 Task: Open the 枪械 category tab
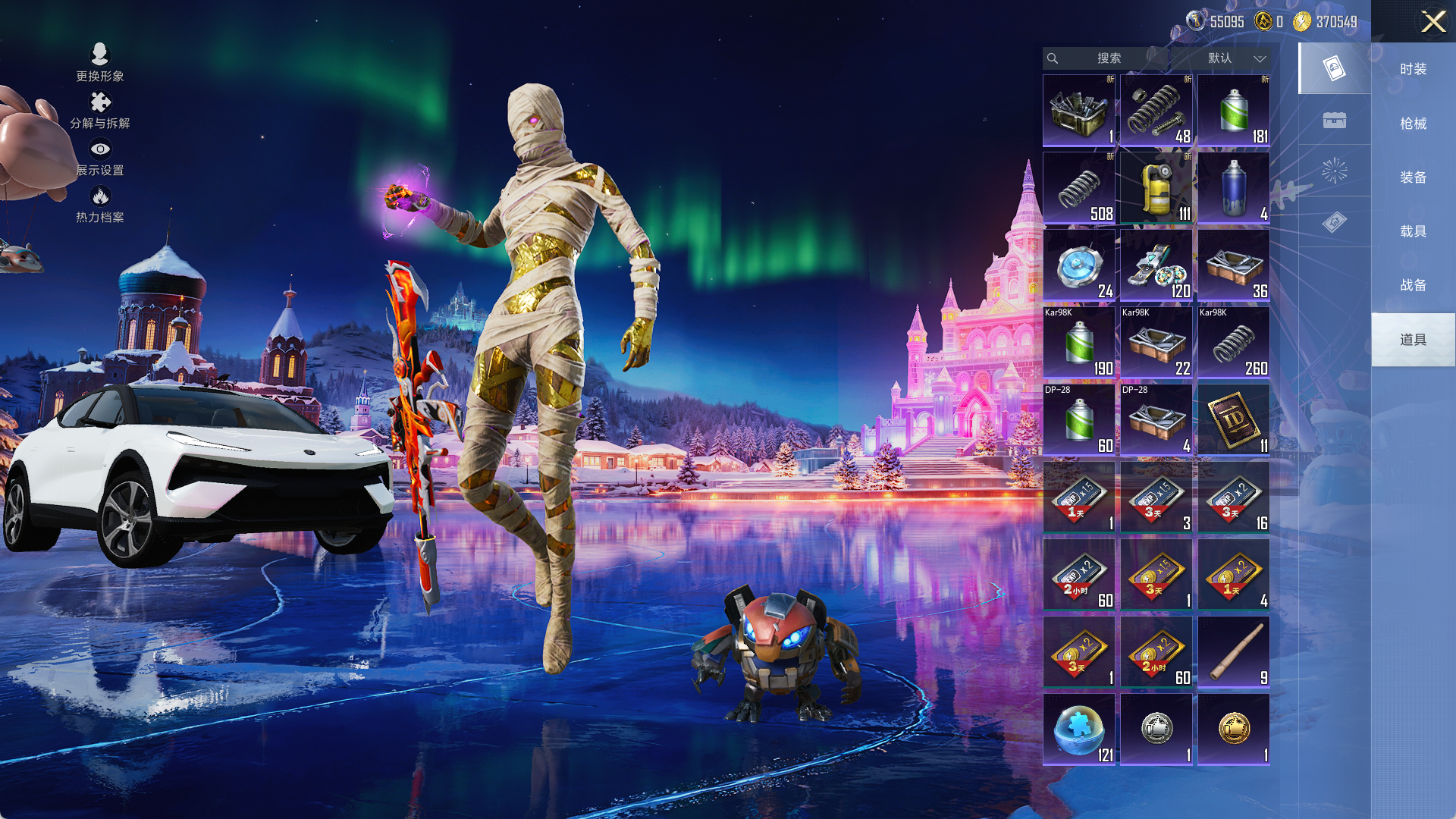1413,124
